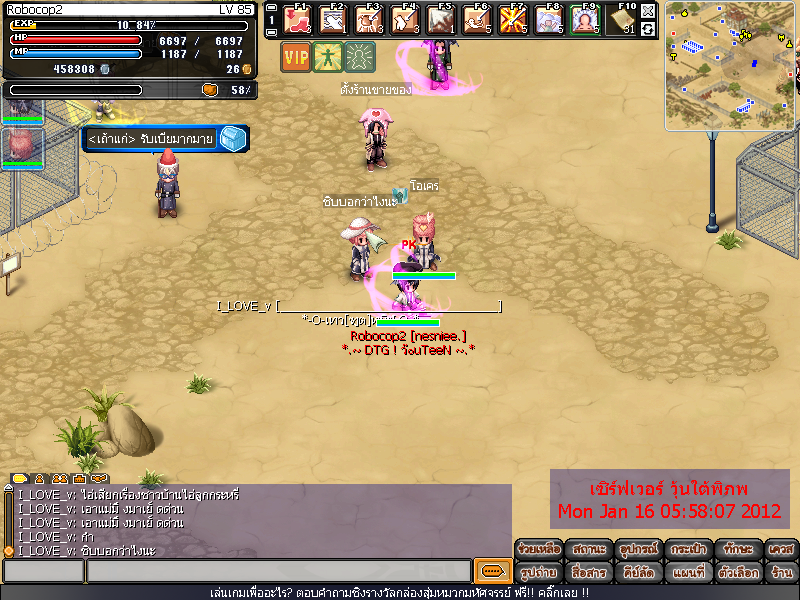
Task: Open the แผนที่ (Map) window
Action: coord(688,573)
